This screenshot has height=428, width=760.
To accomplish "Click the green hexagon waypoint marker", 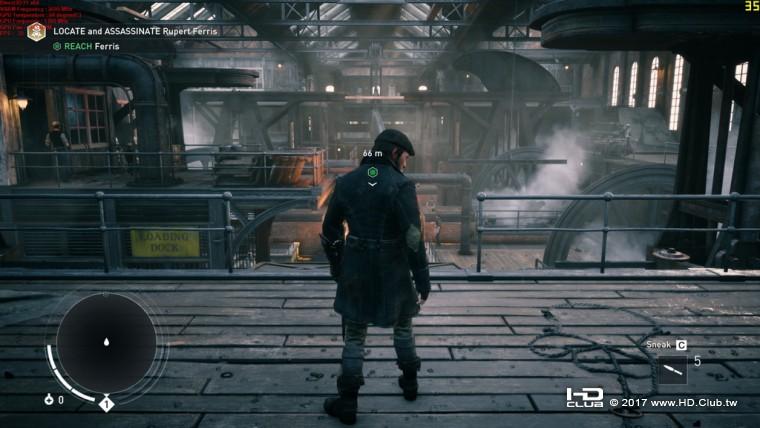I will pyautogui.click(x=372, y=172).
